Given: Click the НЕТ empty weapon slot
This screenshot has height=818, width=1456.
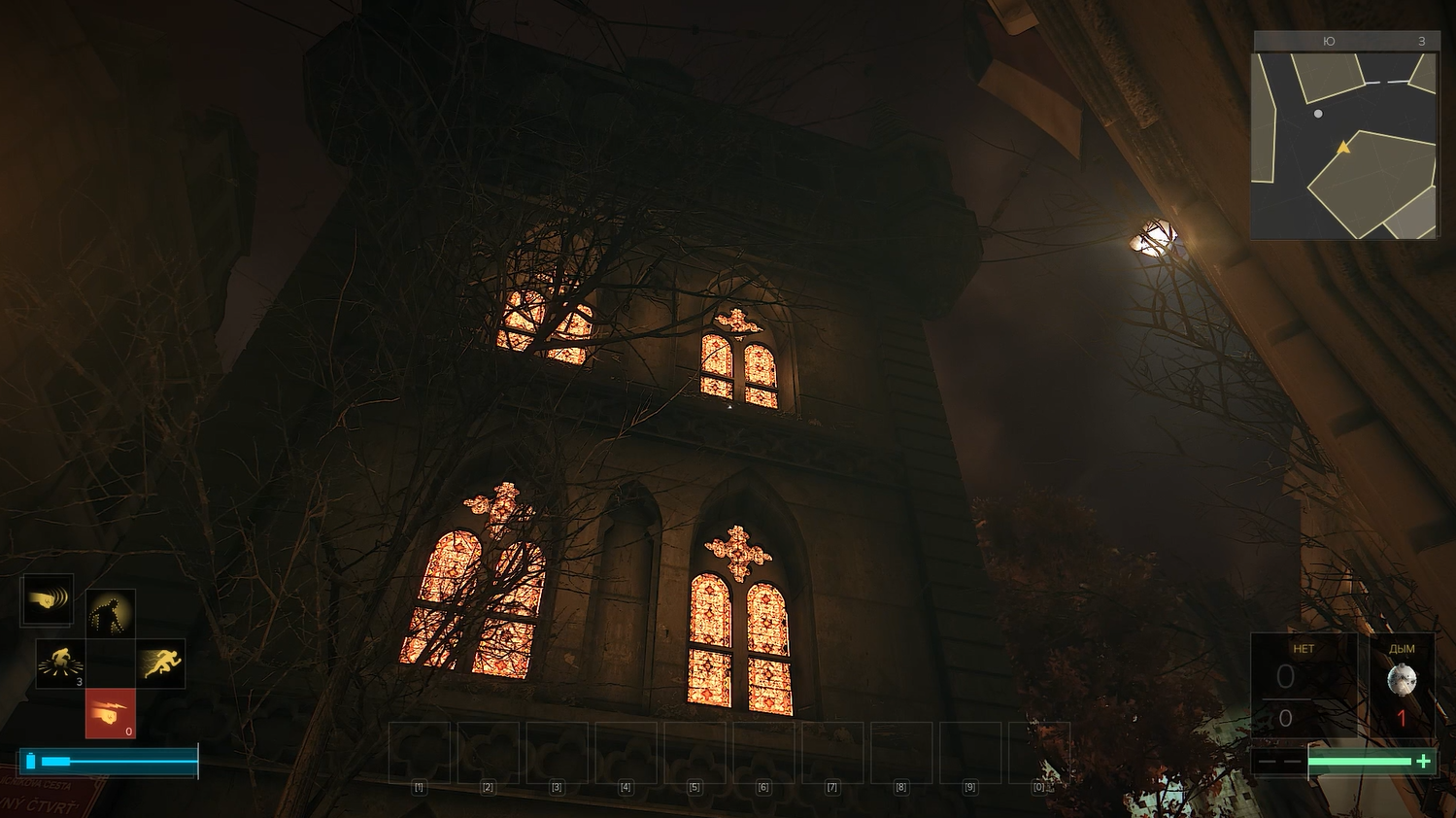Looking at the screenshot, I should click(x=1303, y=685).
